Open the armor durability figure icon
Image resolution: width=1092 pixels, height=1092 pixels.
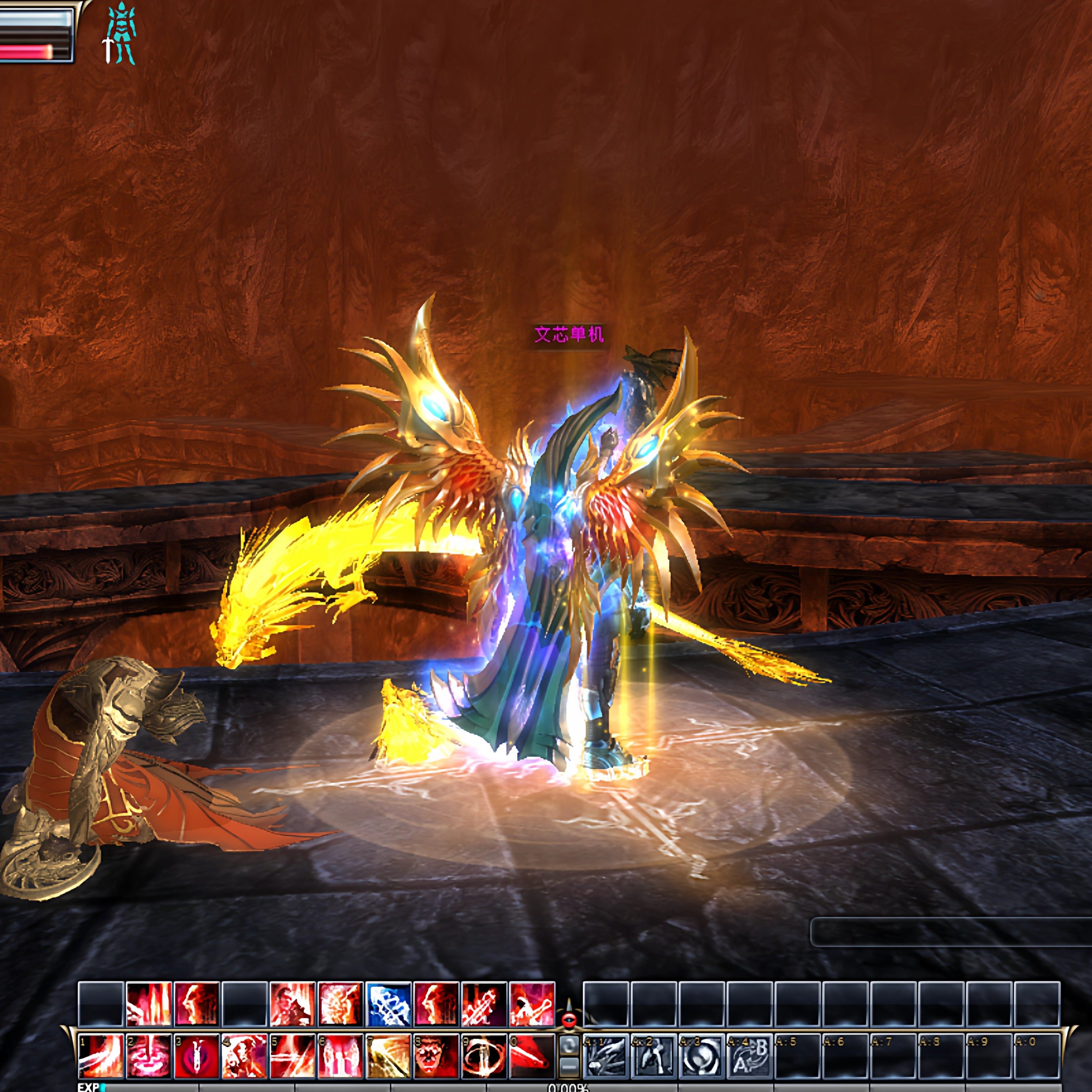(x=120, y=33)
